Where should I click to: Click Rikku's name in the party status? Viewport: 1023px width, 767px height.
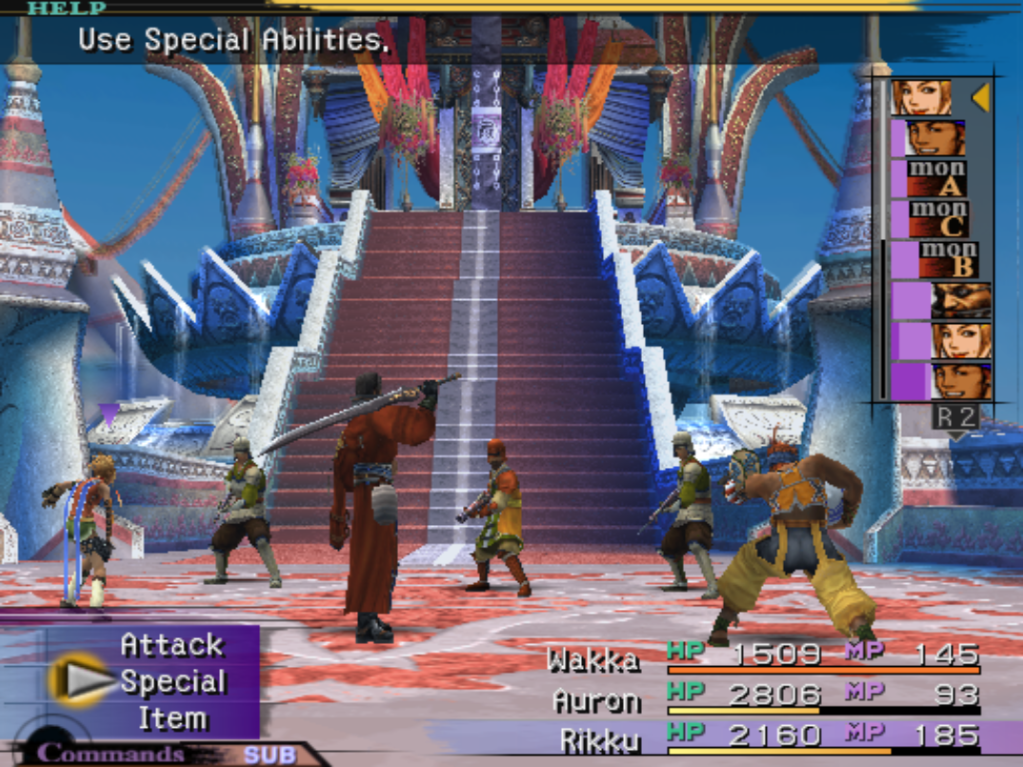(x=600, y=739)
